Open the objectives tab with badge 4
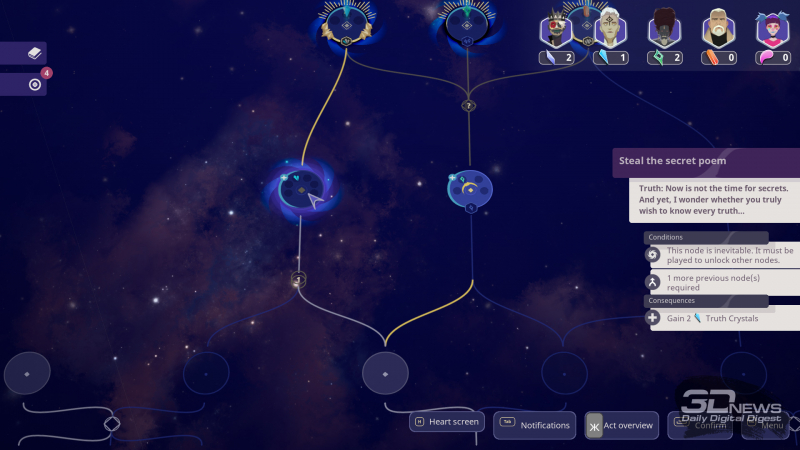The height and width of the screenshot is (450, 800). tap(23, 85)
